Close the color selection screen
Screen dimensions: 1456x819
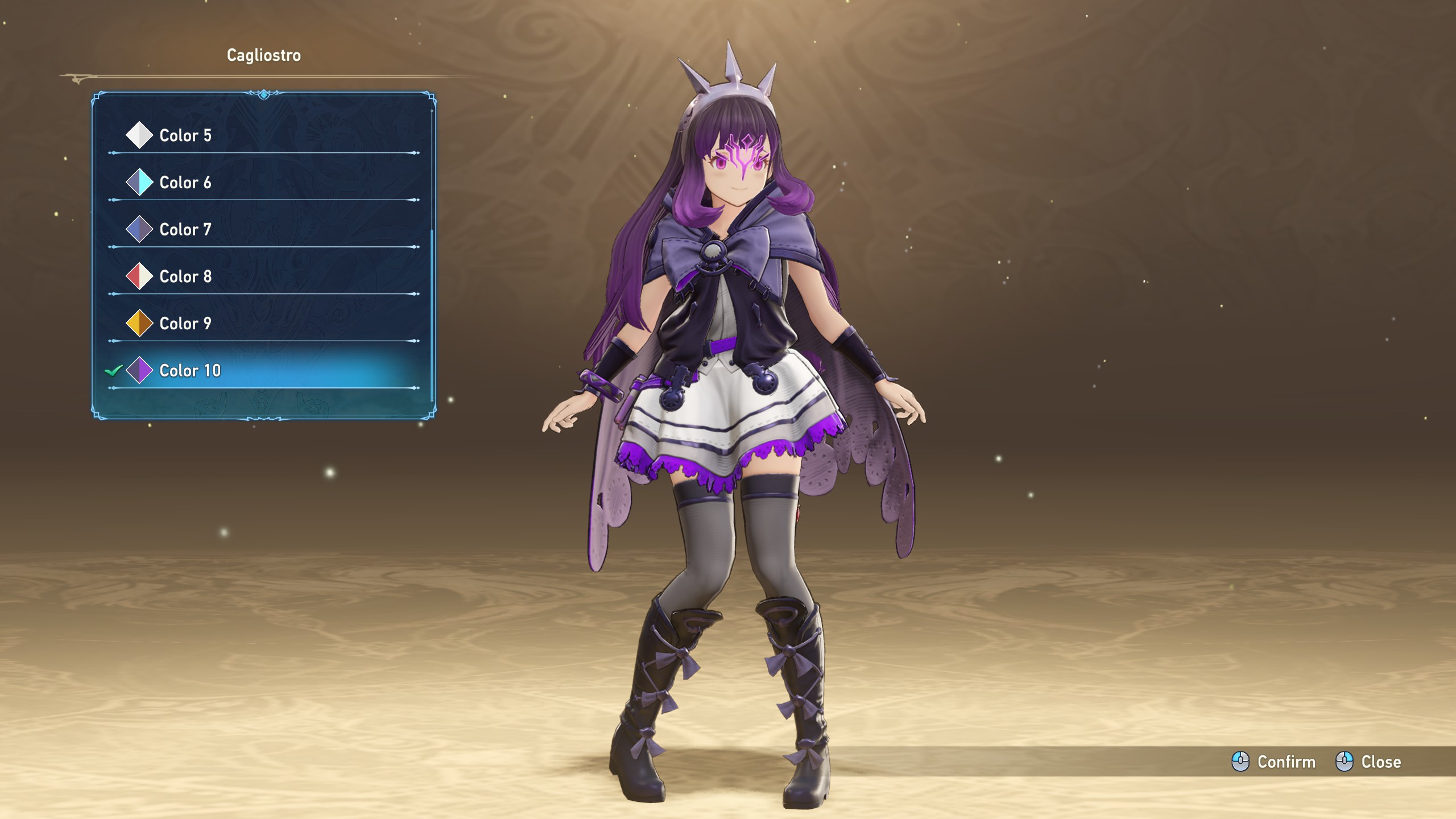(x=1368, y=762)
